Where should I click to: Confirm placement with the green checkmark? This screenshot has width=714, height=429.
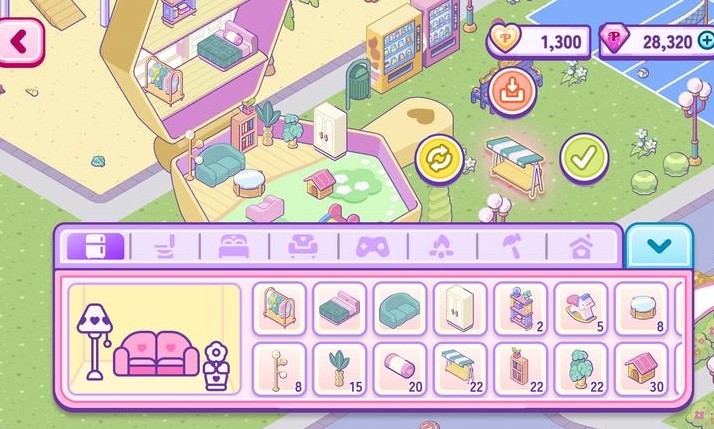tap(583, 157)
